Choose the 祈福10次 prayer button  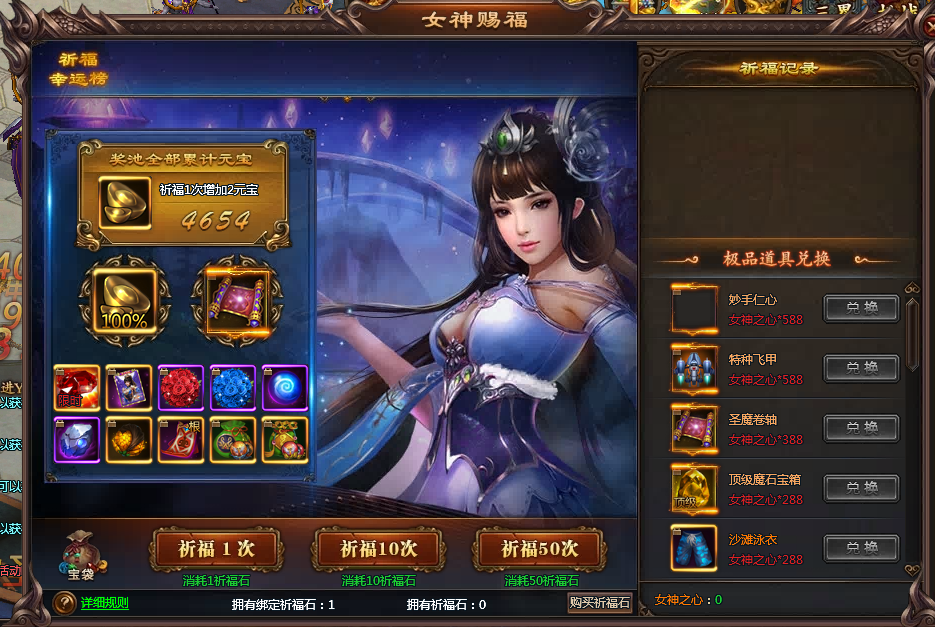tap(378, 549)
